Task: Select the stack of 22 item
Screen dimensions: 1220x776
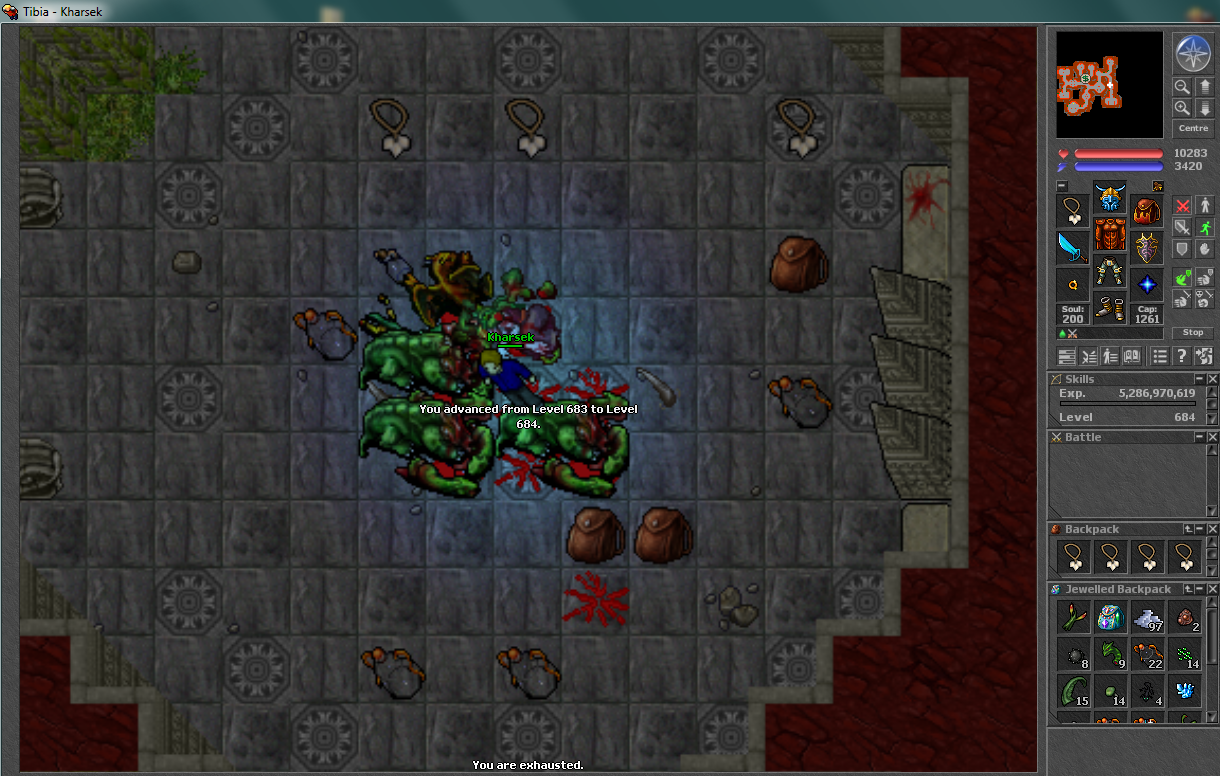Action: pos(1147,655)
